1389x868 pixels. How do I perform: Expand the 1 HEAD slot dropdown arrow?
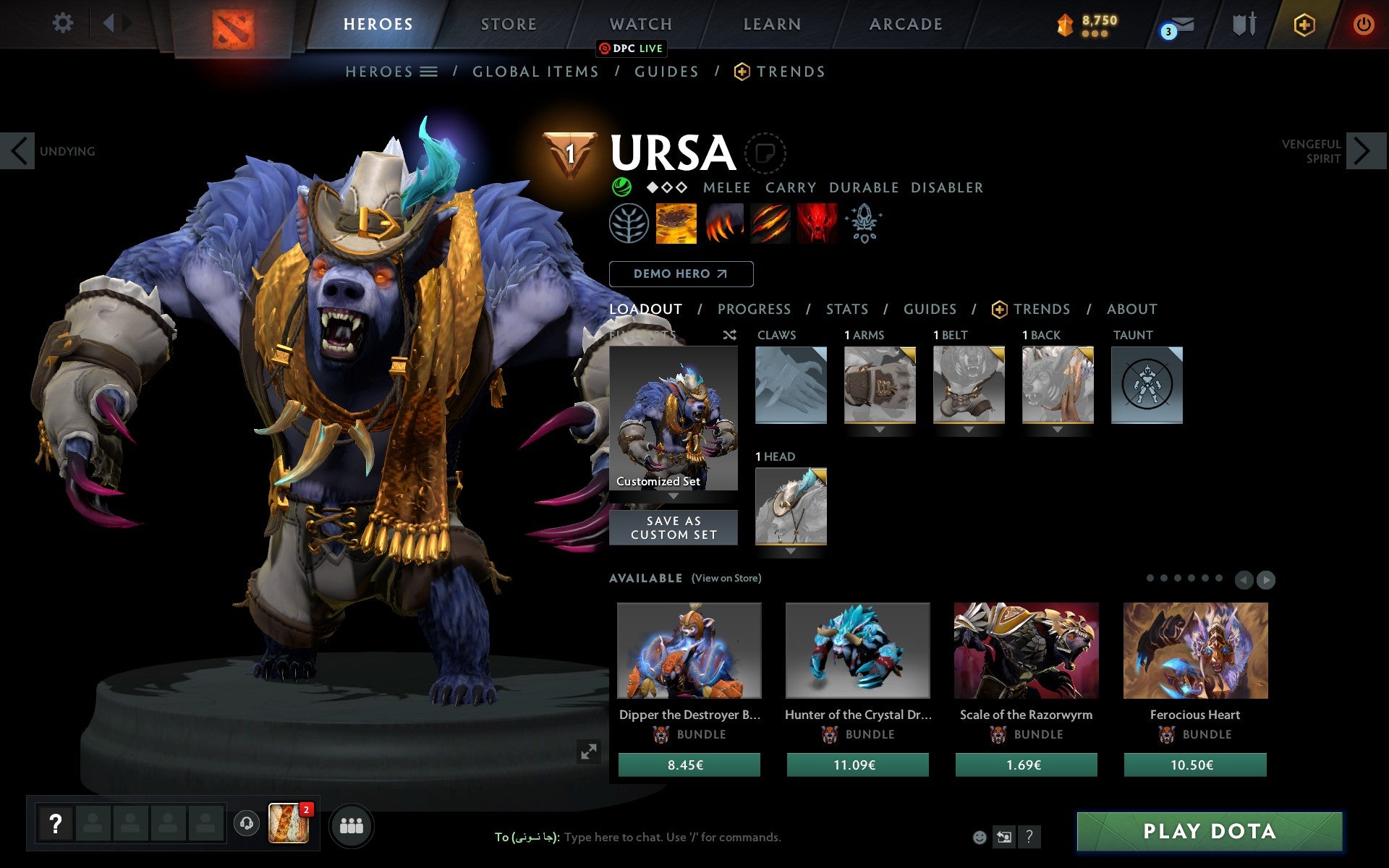790,550
